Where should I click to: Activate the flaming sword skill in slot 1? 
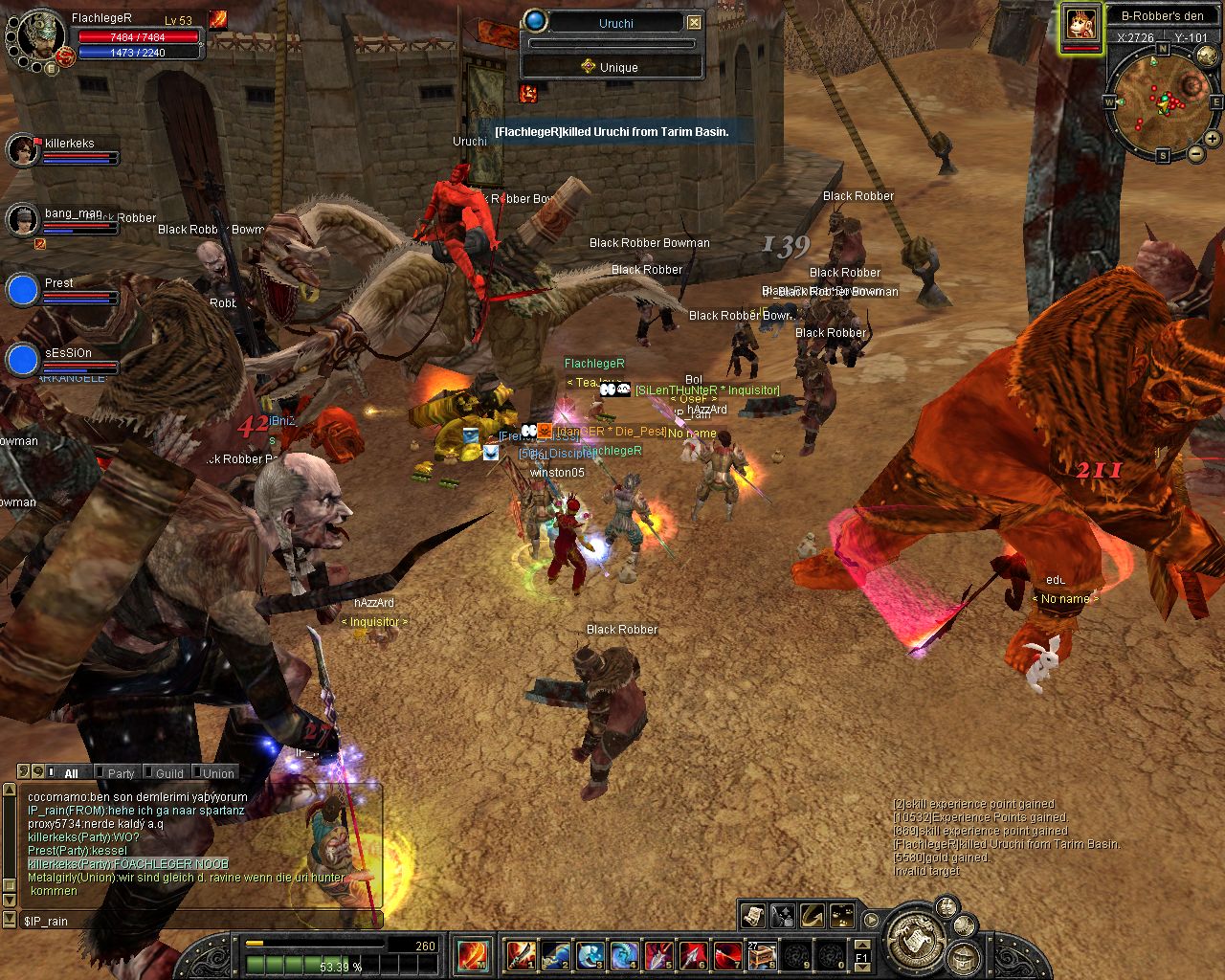pyautogui.click(x=522, y=955)
